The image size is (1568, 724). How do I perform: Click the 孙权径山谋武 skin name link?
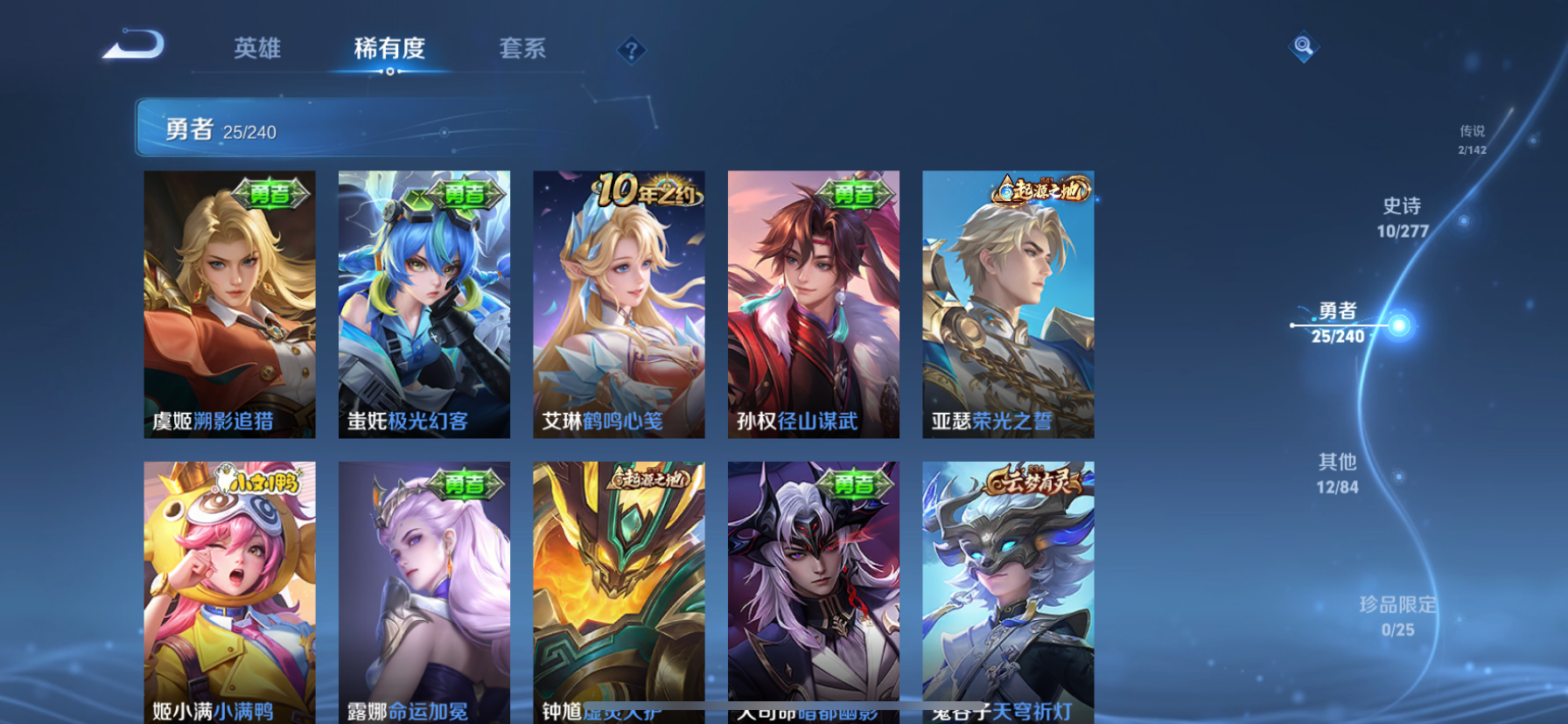(x=797, y=422)
